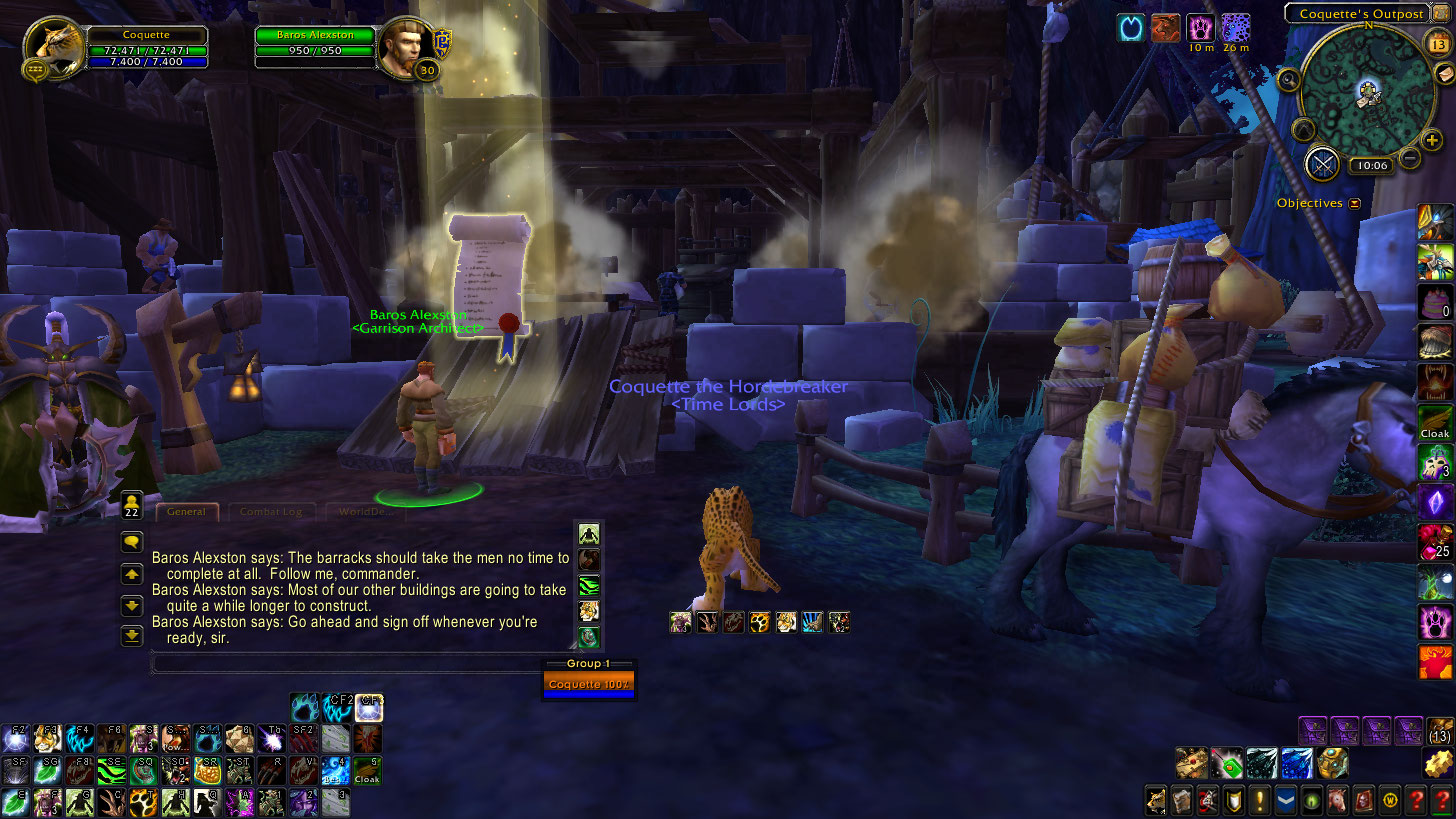The width and height of the screenshot is (1456, 819).
Task: Click Baros Alexston's target portrait
Action: click(x=406, y=46)
